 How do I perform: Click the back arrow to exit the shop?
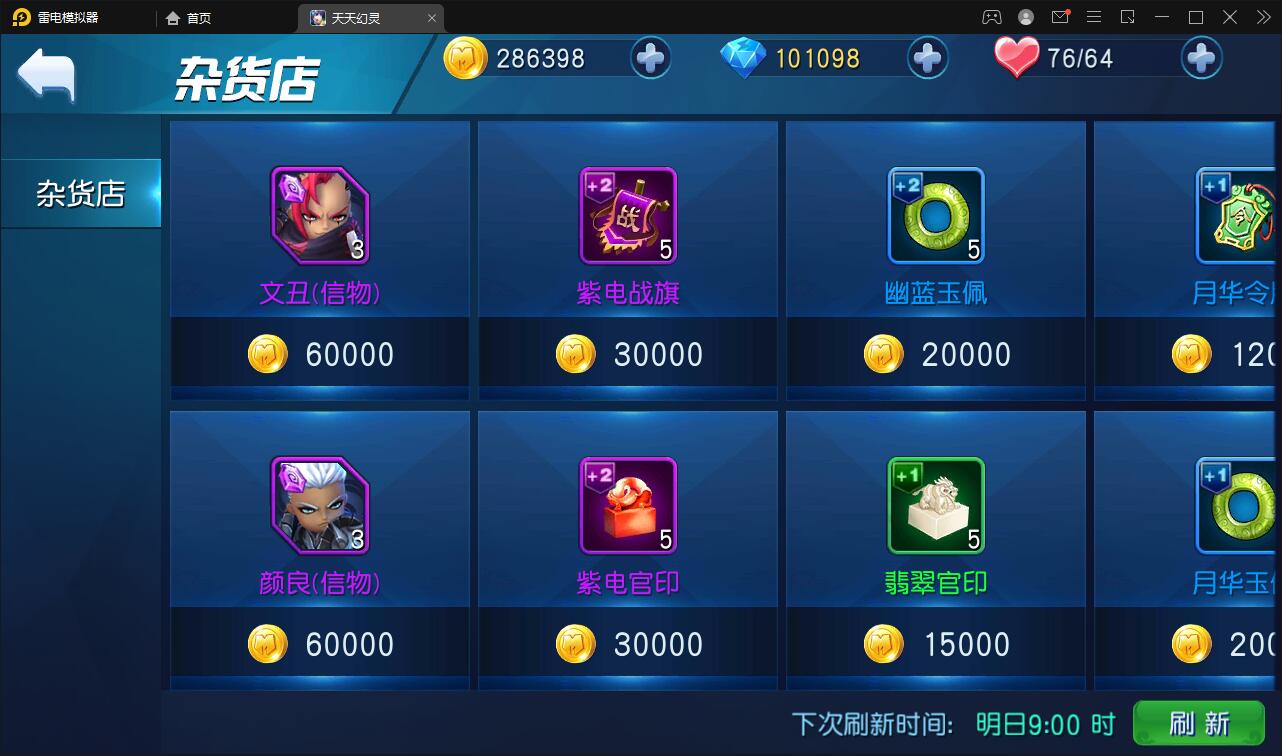click(x=45, y=73)
